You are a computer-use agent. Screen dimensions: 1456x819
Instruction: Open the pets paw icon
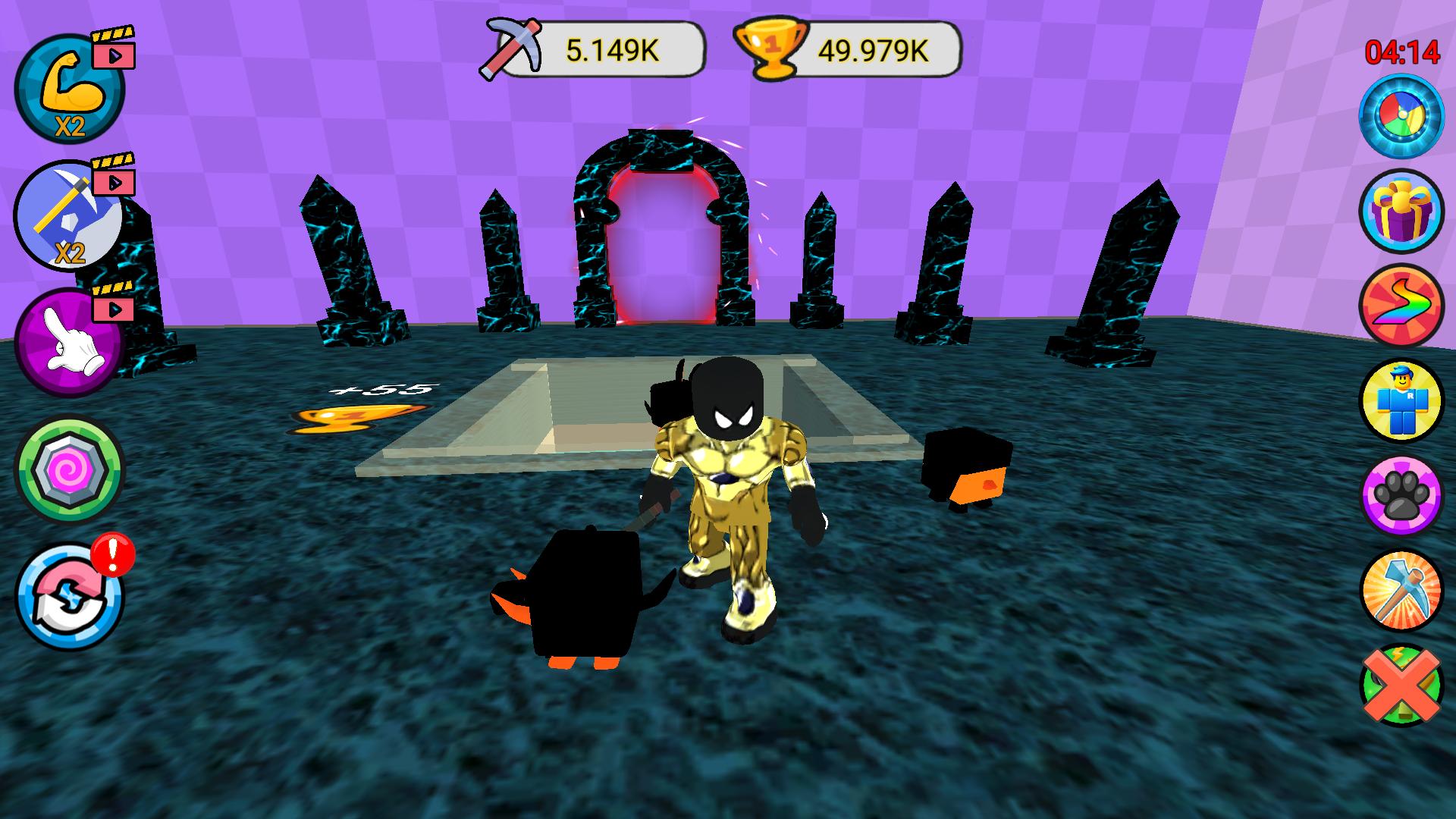[x=1401, y=497]
